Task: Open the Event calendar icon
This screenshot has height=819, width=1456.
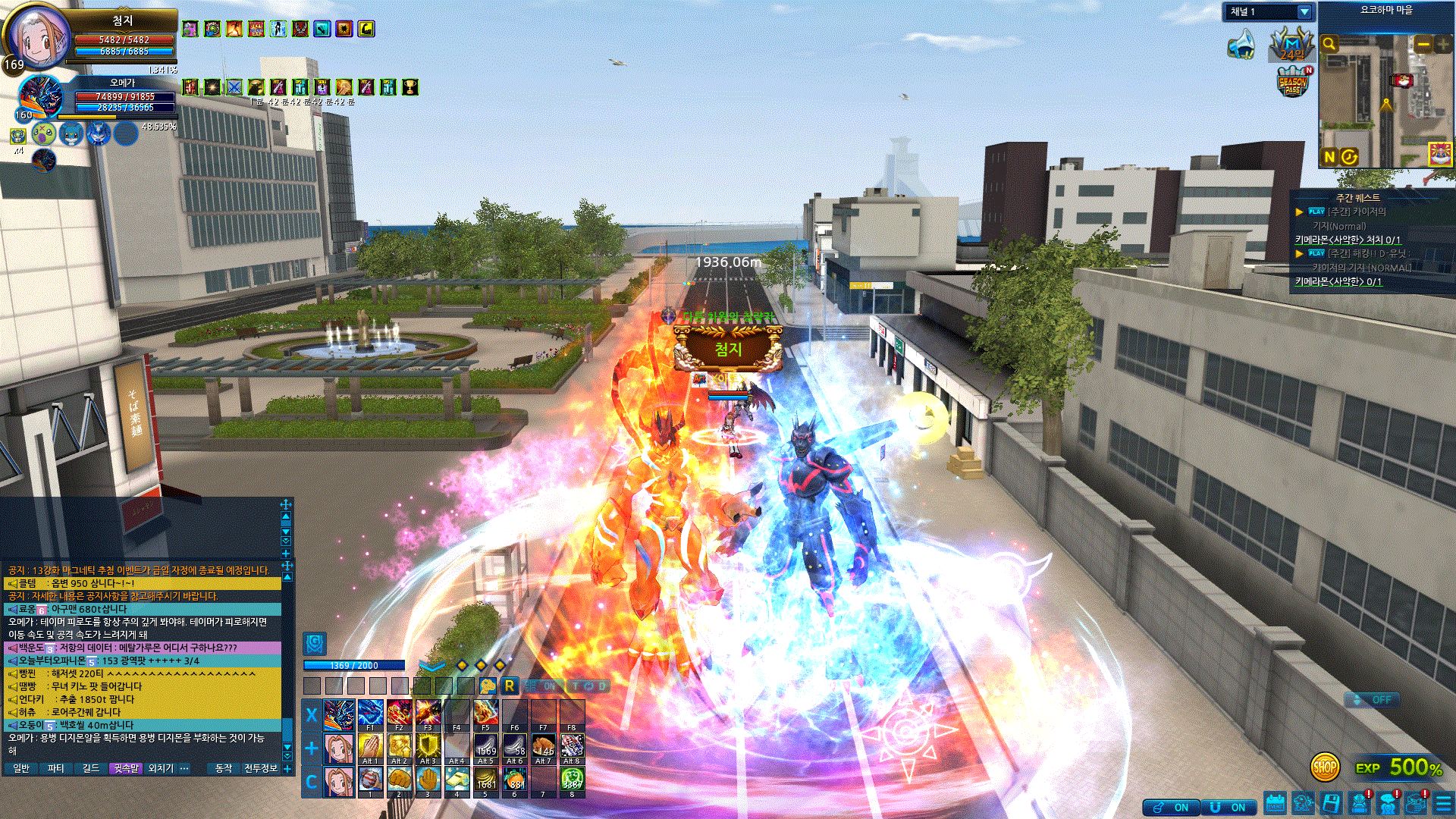Action: click(x=1275, y=804)
